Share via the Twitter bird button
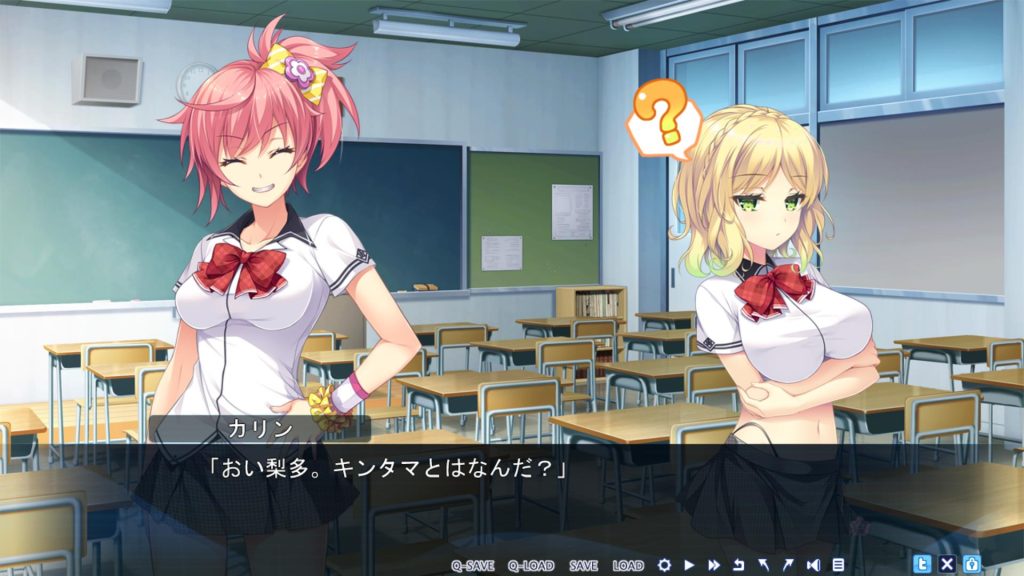1024x576 pixels. [x=922, y=563]
